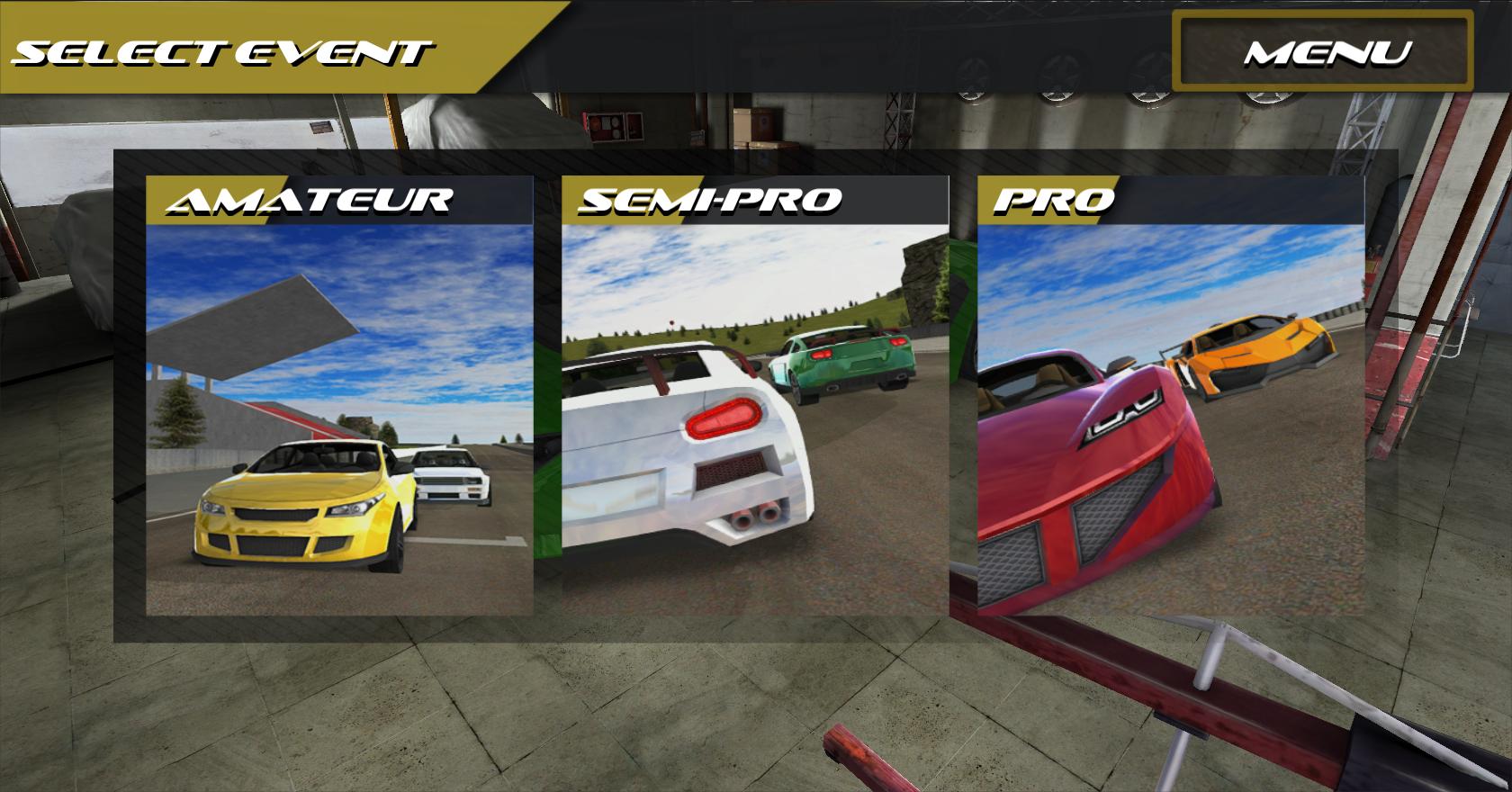Click the Menu button

[x=1323, y=54]
